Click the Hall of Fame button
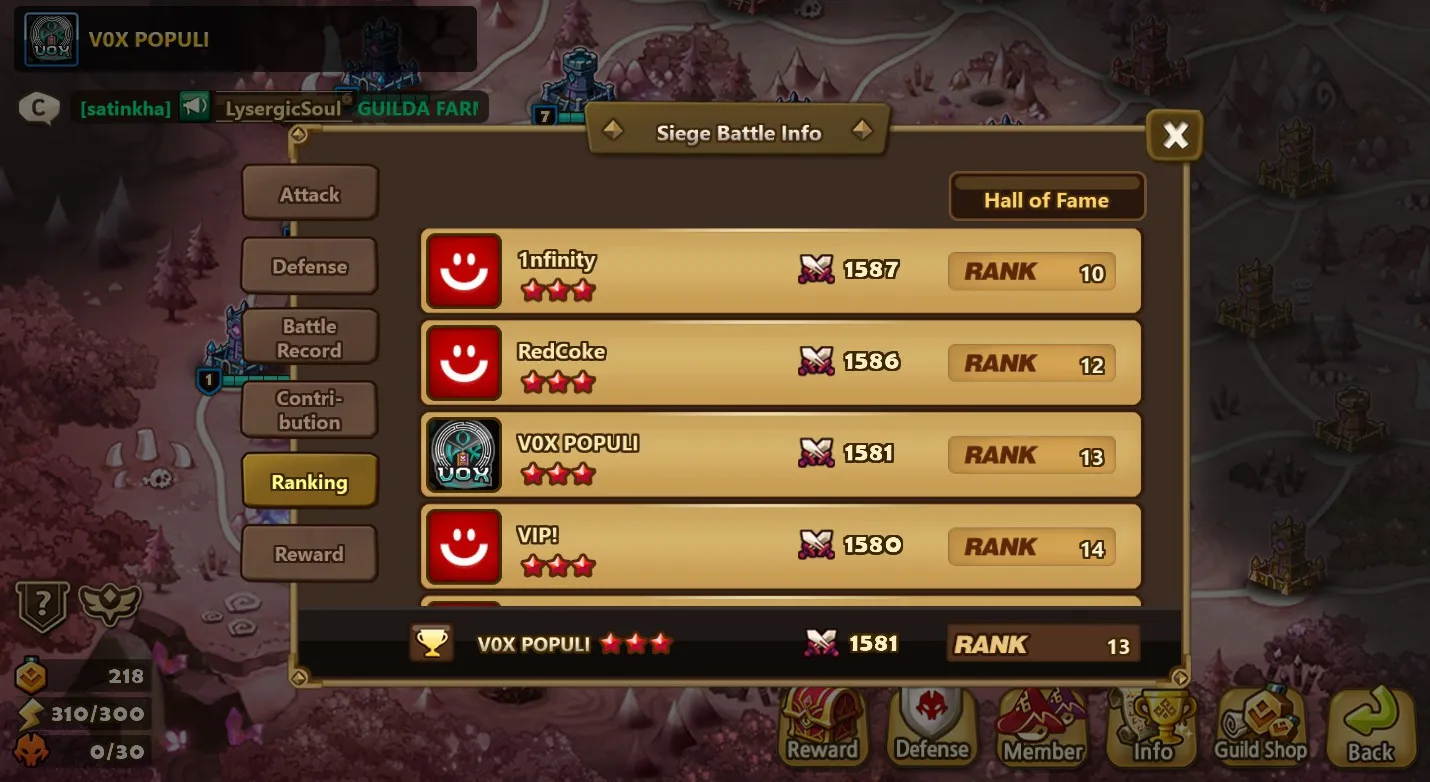 pyautogui.click(x=1047, y=199)
